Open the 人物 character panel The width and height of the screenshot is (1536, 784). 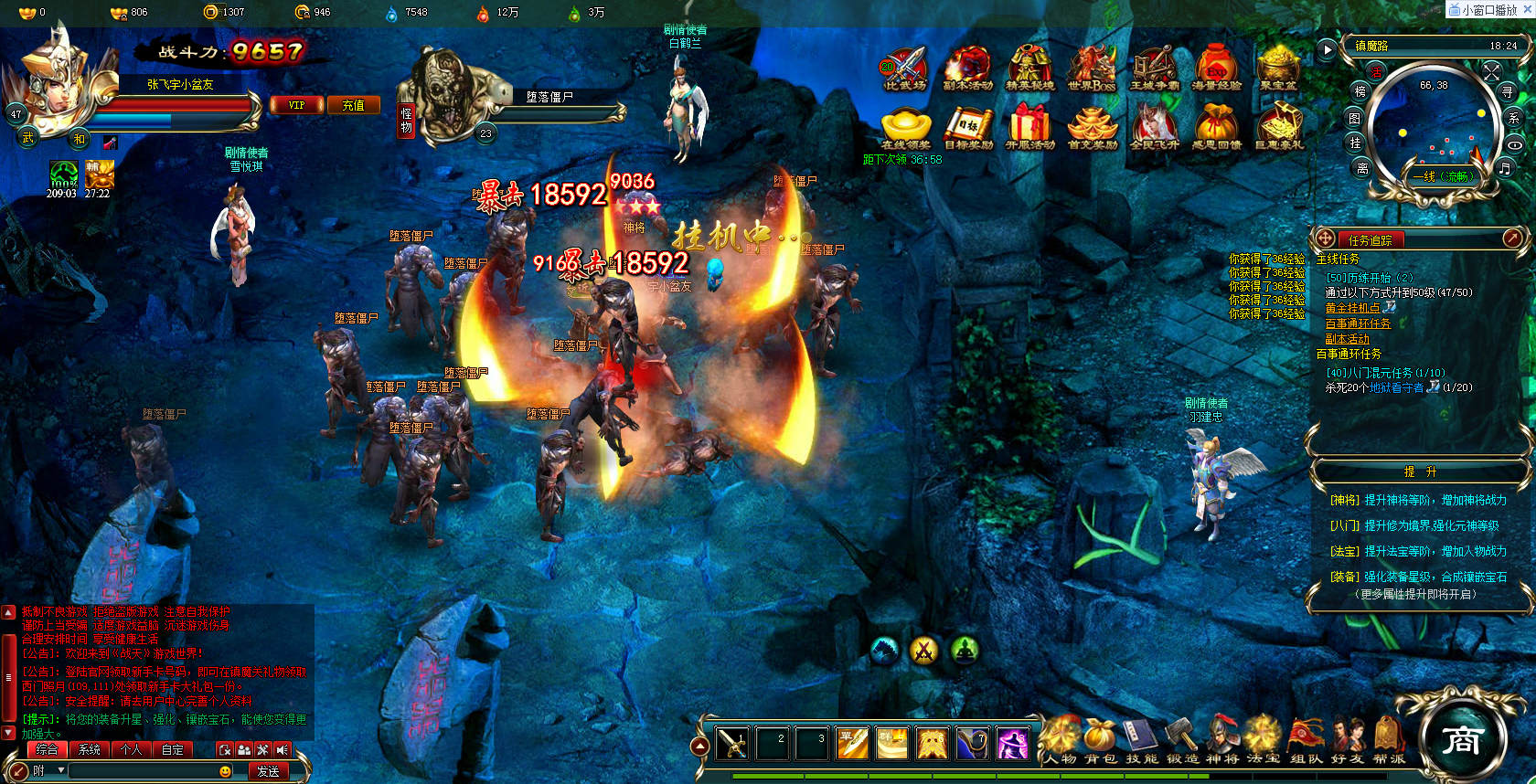(x=1061, y=739)
